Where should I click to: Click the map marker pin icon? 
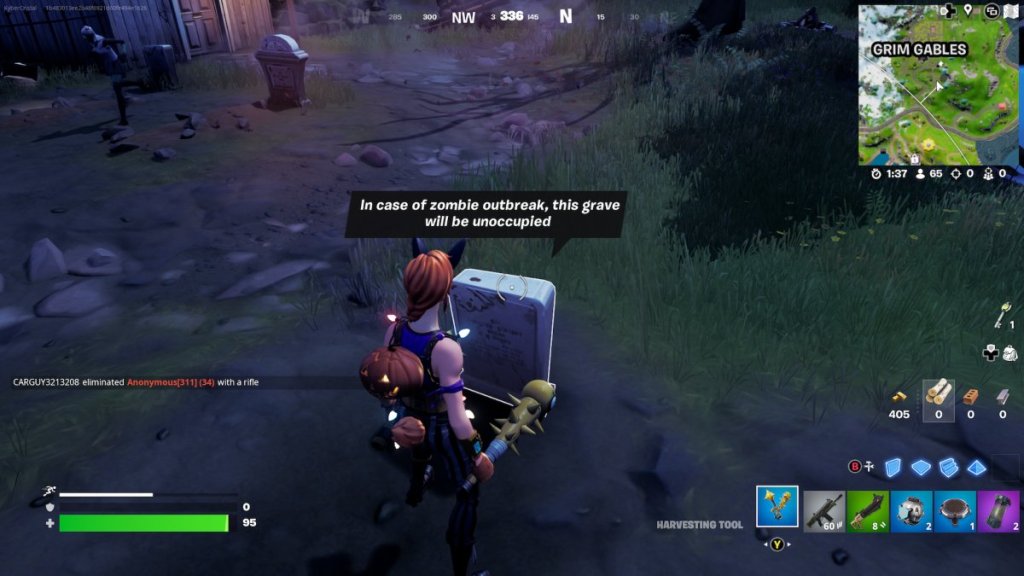[x=968, y=11]
